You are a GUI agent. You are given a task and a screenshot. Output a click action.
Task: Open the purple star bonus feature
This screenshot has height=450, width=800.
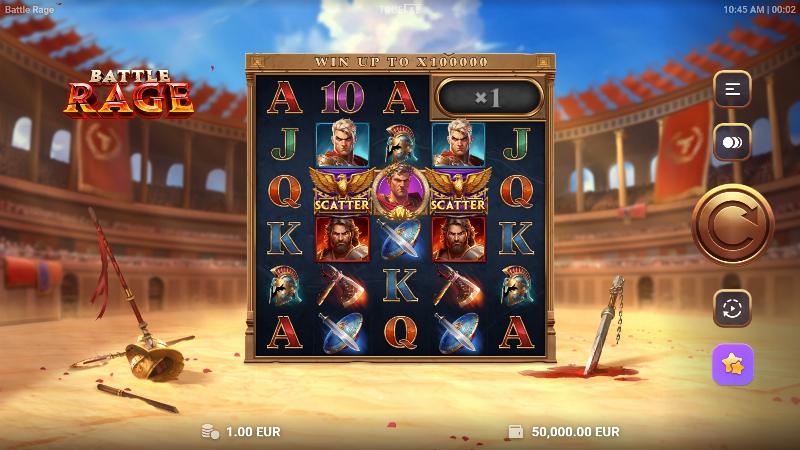[x=732, y=365]
